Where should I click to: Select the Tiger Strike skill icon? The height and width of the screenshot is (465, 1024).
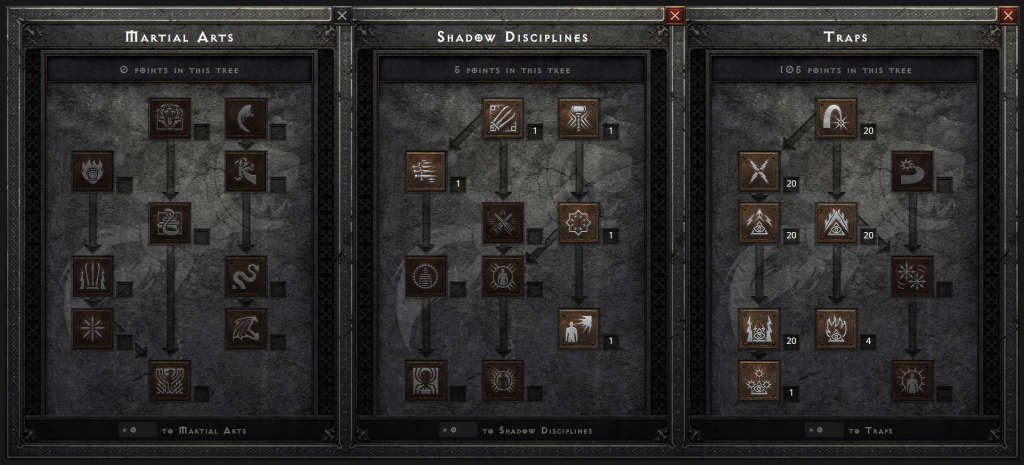pyautogui.click(x=170, y=118)
